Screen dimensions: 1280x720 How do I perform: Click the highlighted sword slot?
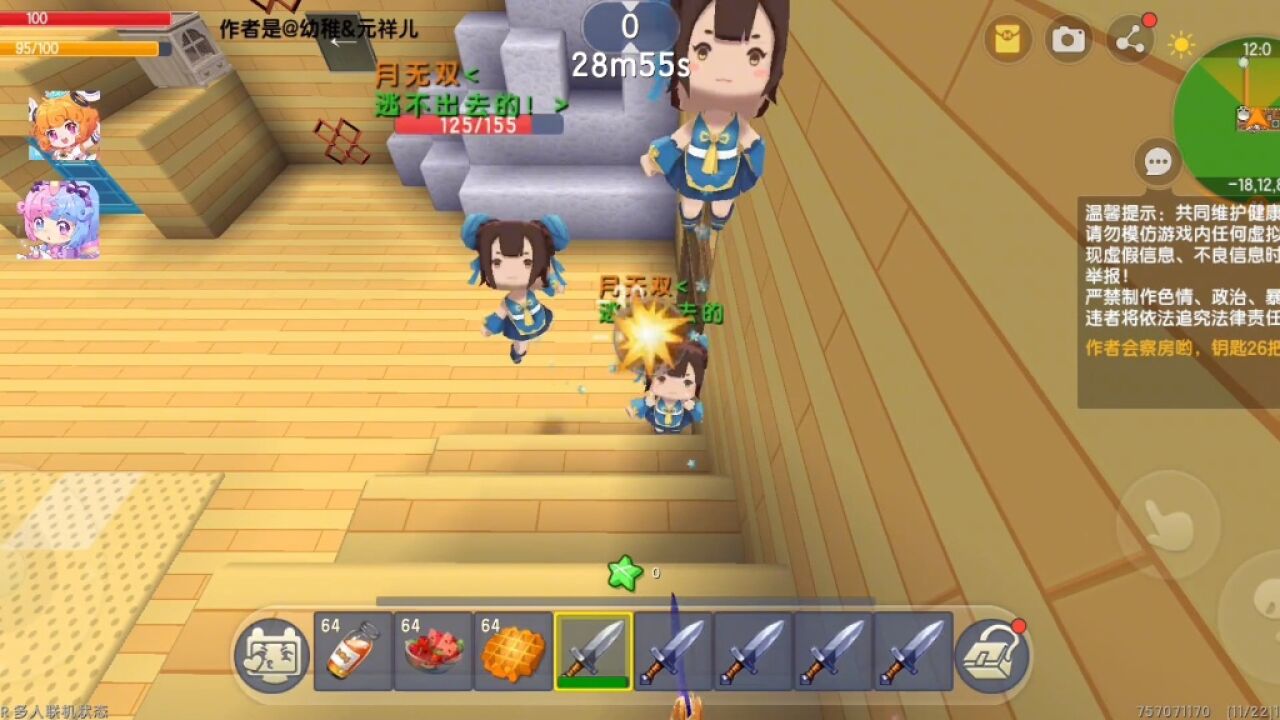pos(593,651)
